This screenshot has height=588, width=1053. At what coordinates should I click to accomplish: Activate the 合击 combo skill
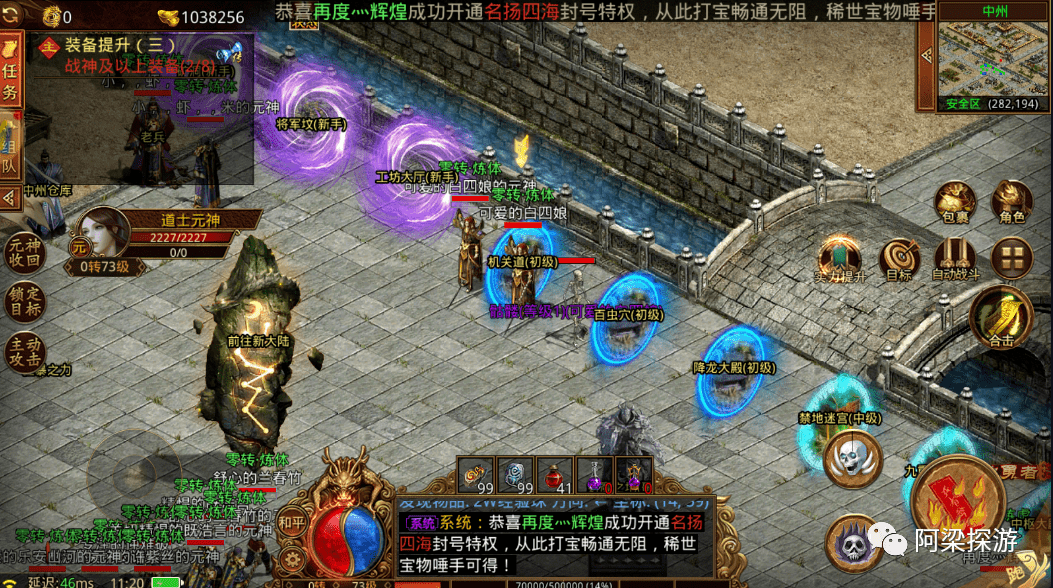[x=1001, y=319]
